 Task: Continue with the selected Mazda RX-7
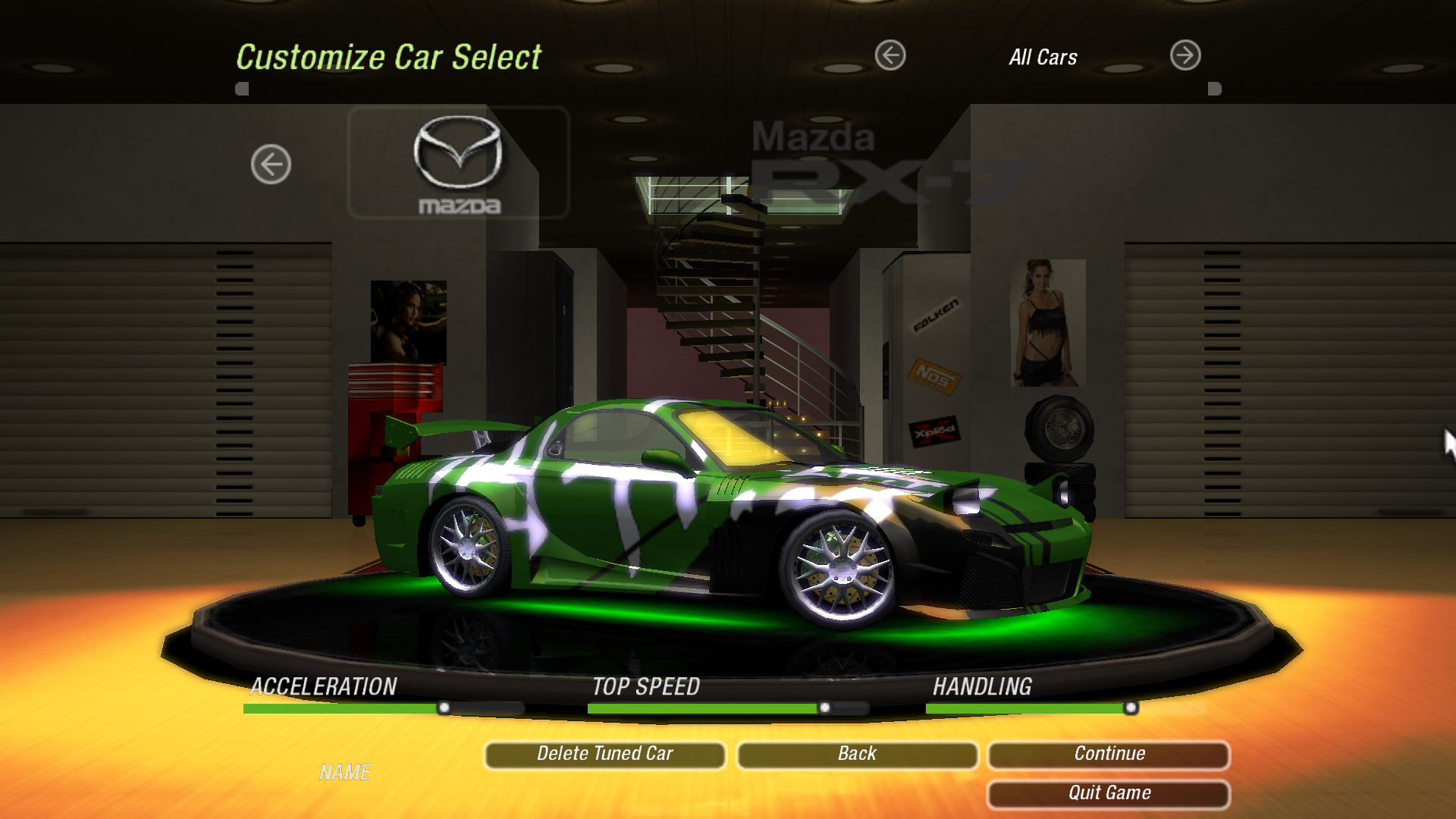click(x=1109, y=754)
